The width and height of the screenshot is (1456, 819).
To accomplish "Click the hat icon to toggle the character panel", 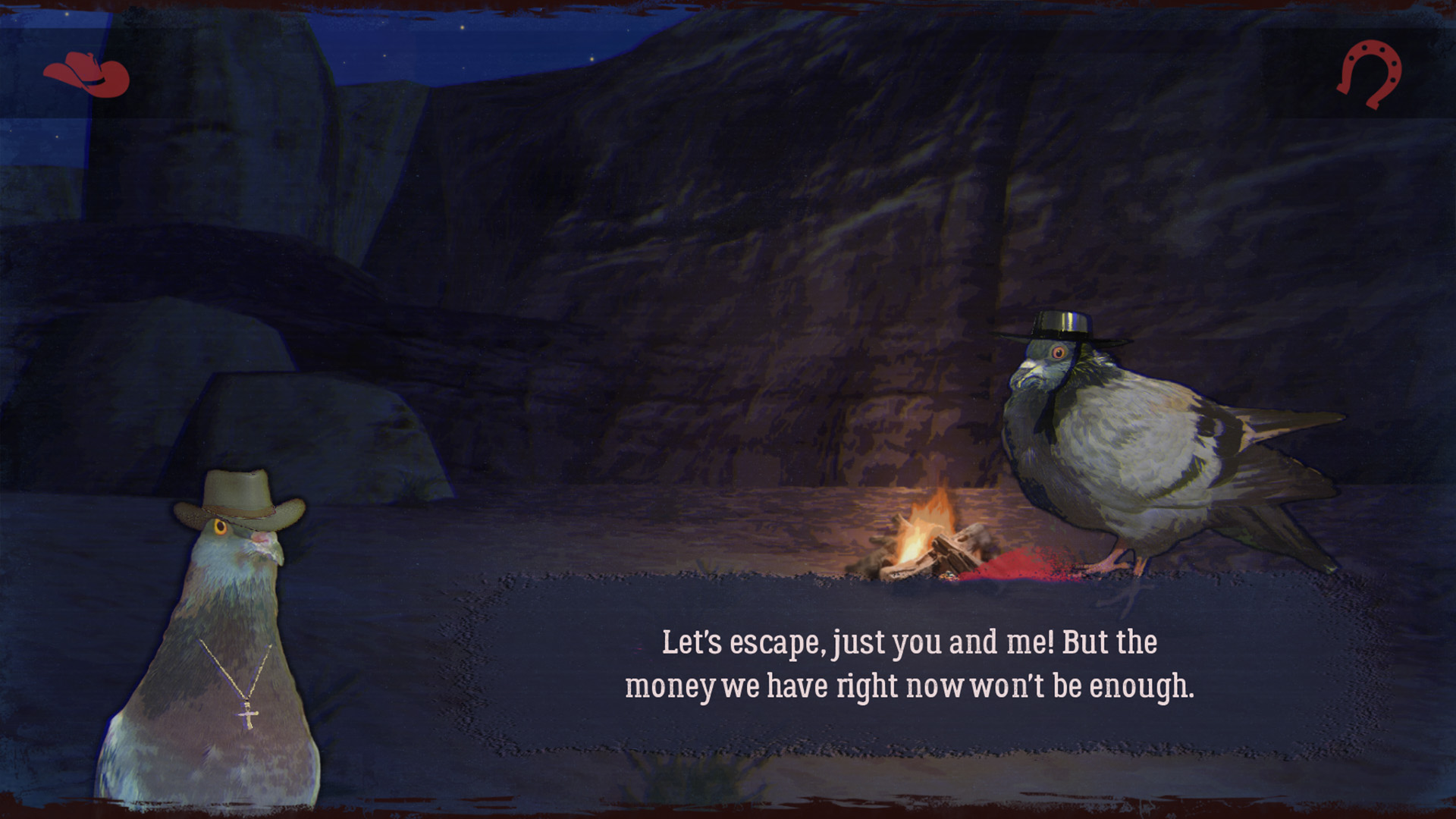I will coord(86,74).
